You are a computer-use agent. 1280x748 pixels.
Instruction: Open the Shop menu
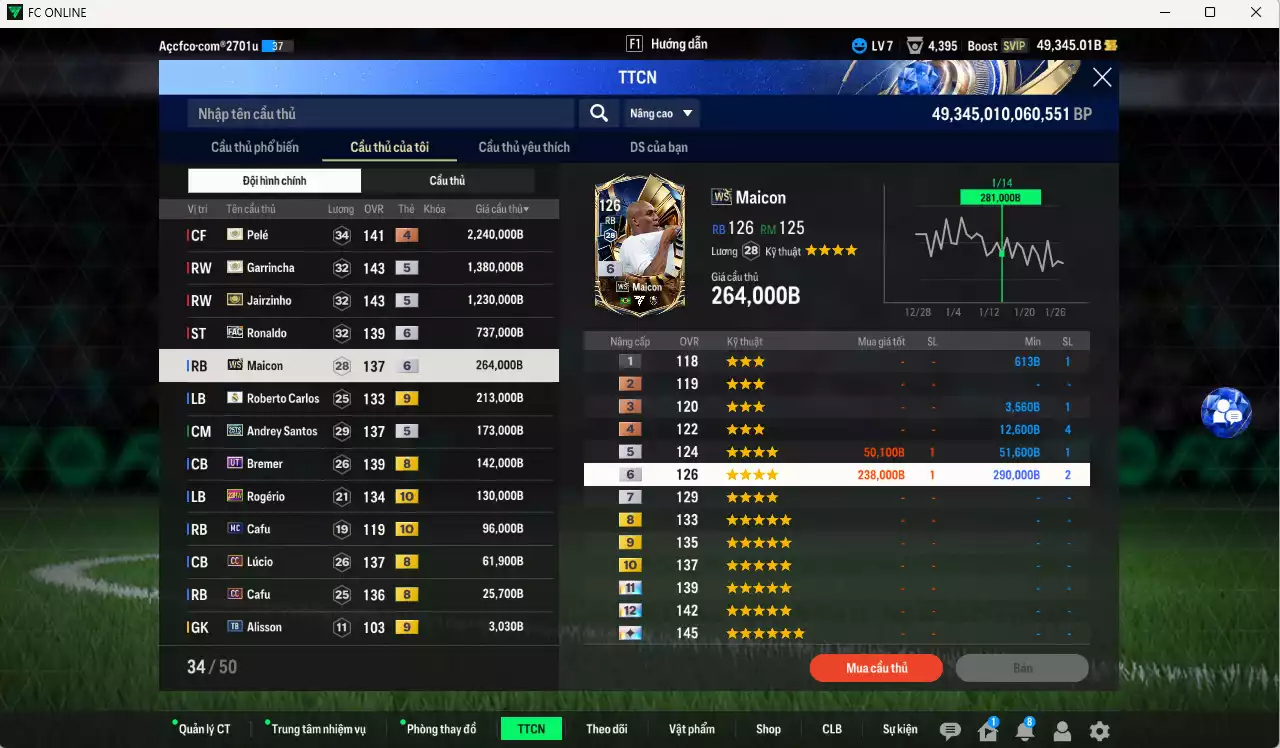coord(768,729)
